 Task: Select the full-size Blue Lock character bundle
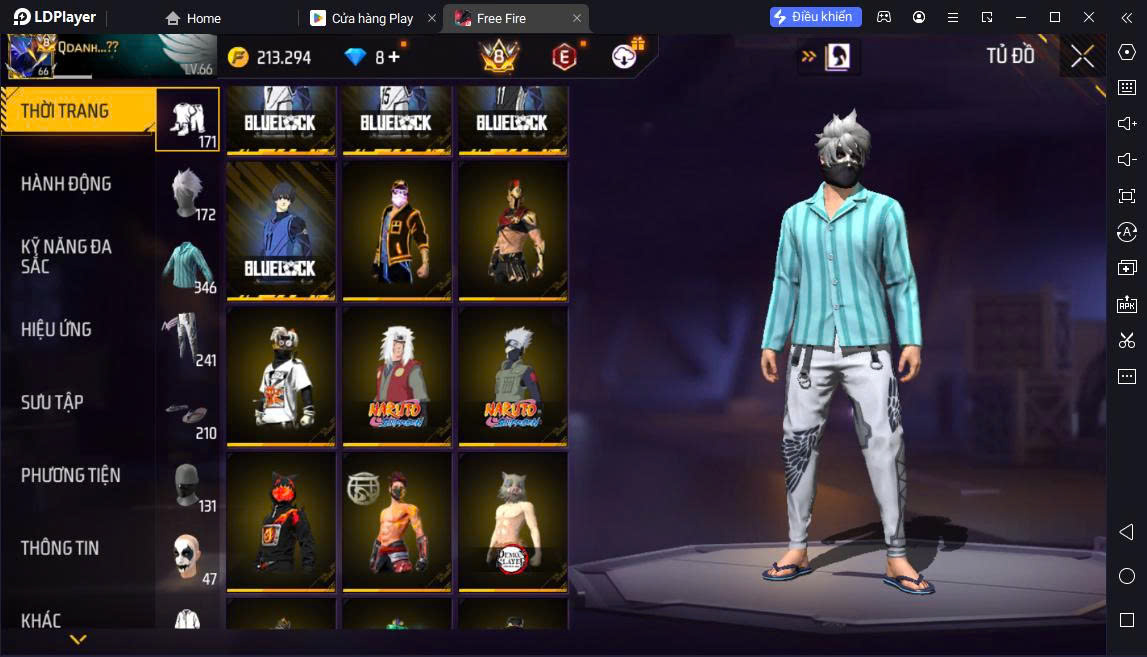point(281,229)
